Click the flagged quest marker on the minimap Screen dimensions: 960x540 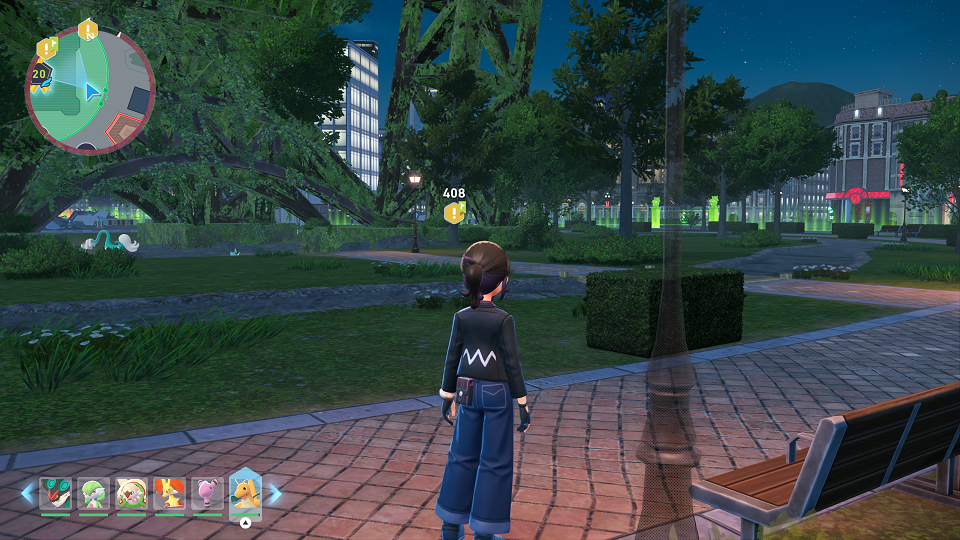47,48
